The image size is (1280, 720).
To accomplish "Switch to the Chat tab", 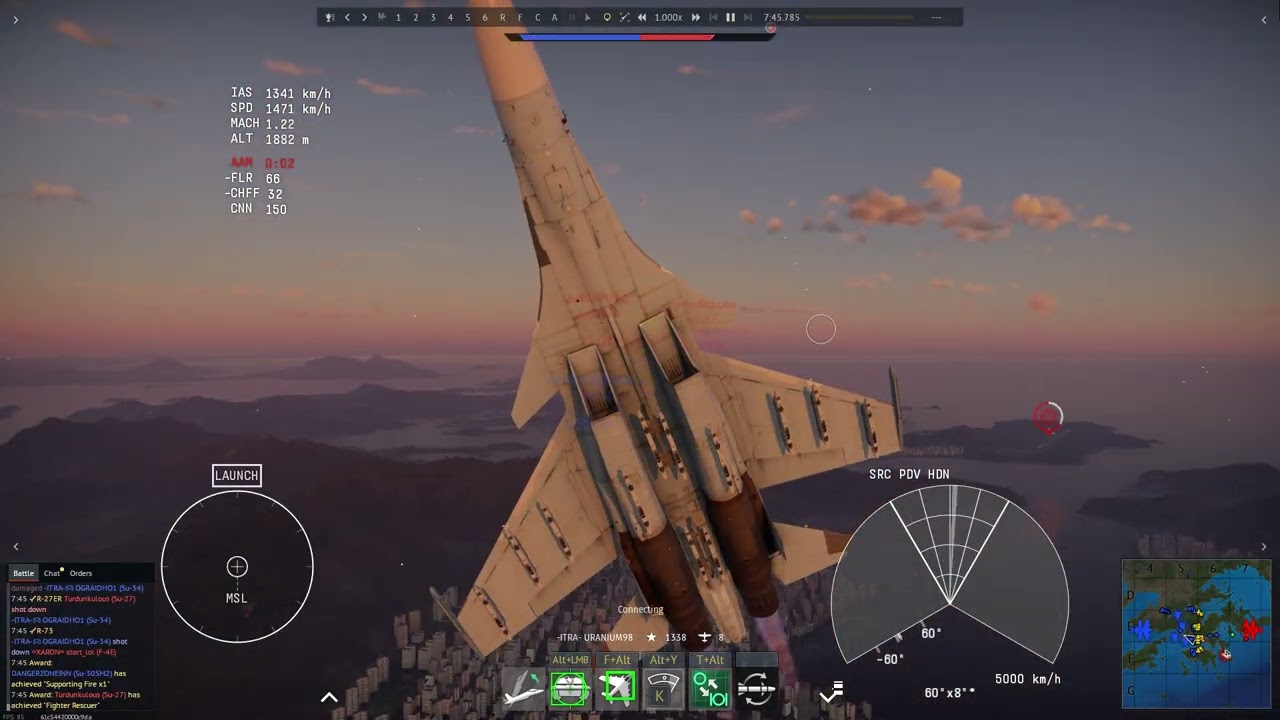I will (x=52, y=573).
